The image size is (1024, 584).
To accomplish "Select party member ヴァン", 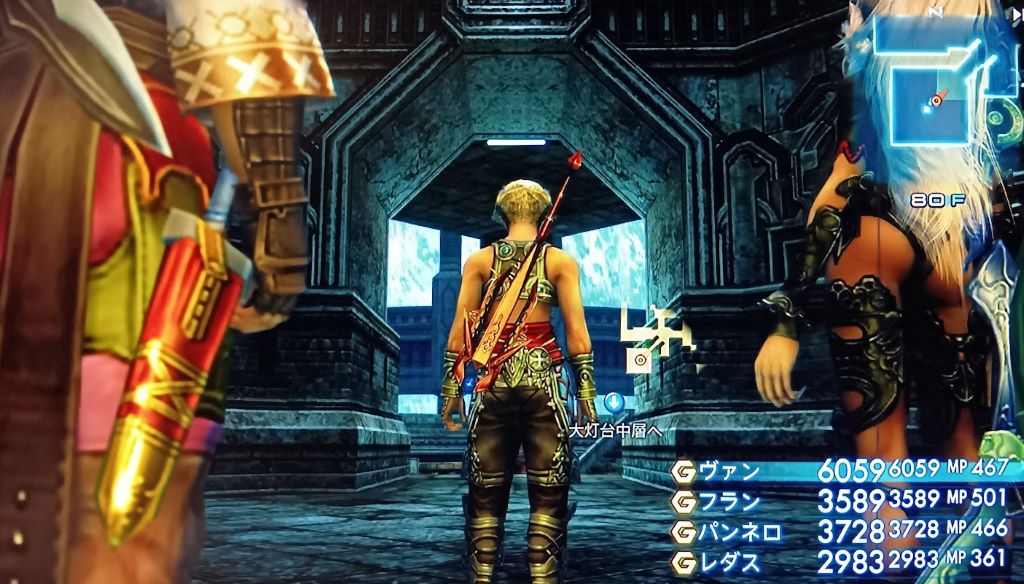I will (x=730, y=471).
